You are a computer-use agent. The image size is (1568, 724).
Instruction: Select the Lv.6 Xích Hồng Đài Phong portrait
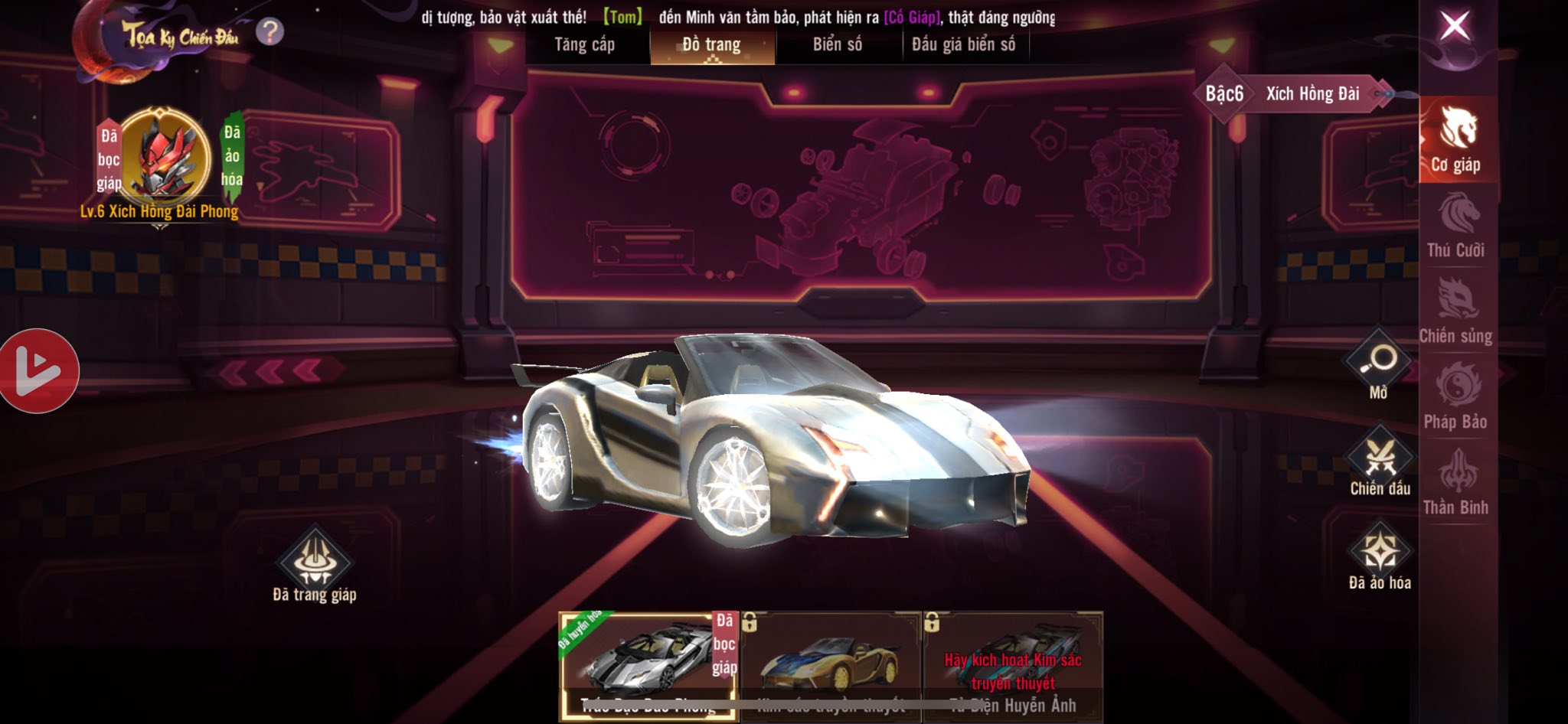[163, 157]
